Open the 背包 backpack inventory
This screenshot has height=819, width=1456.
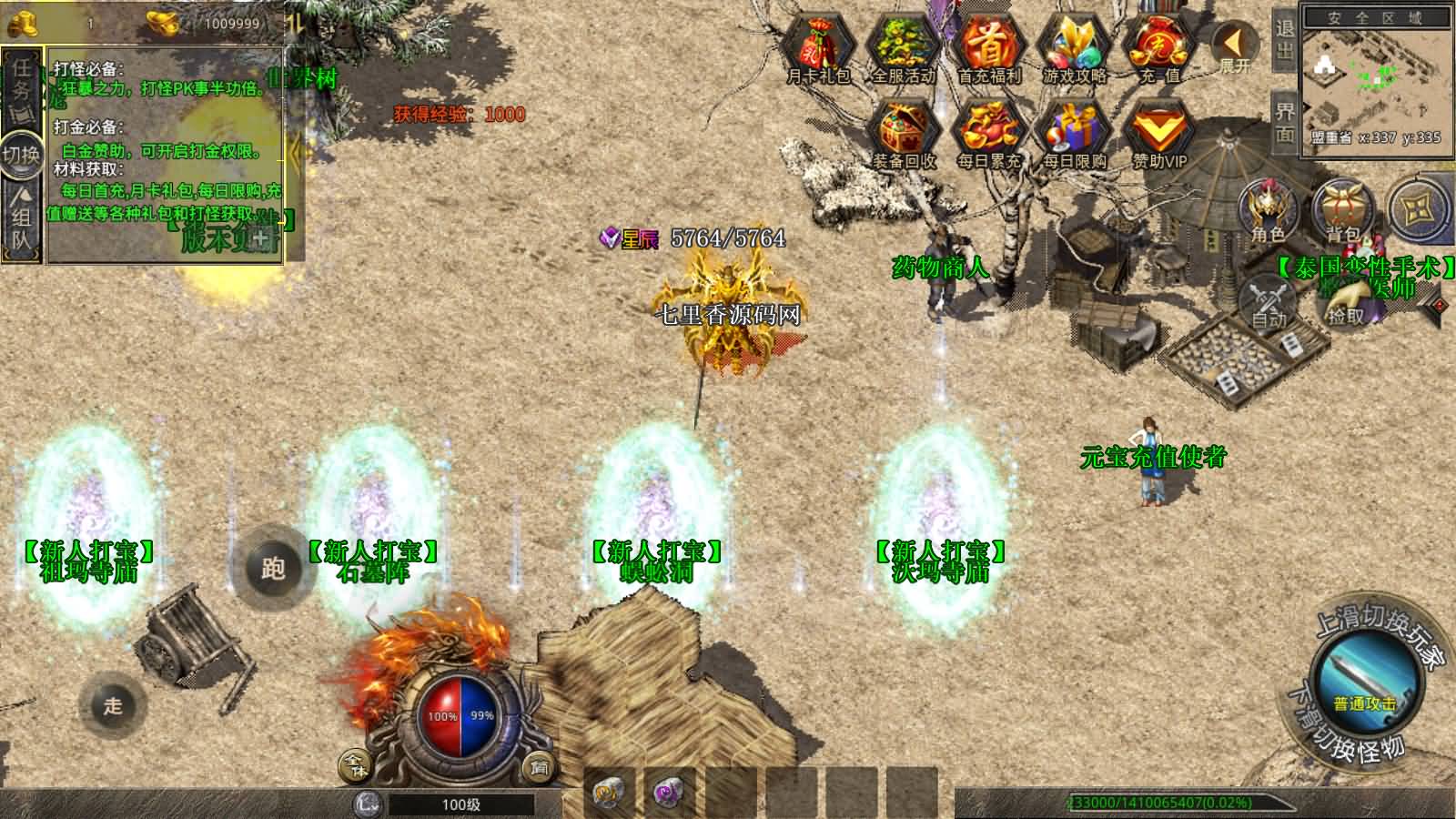(1343, 209)
